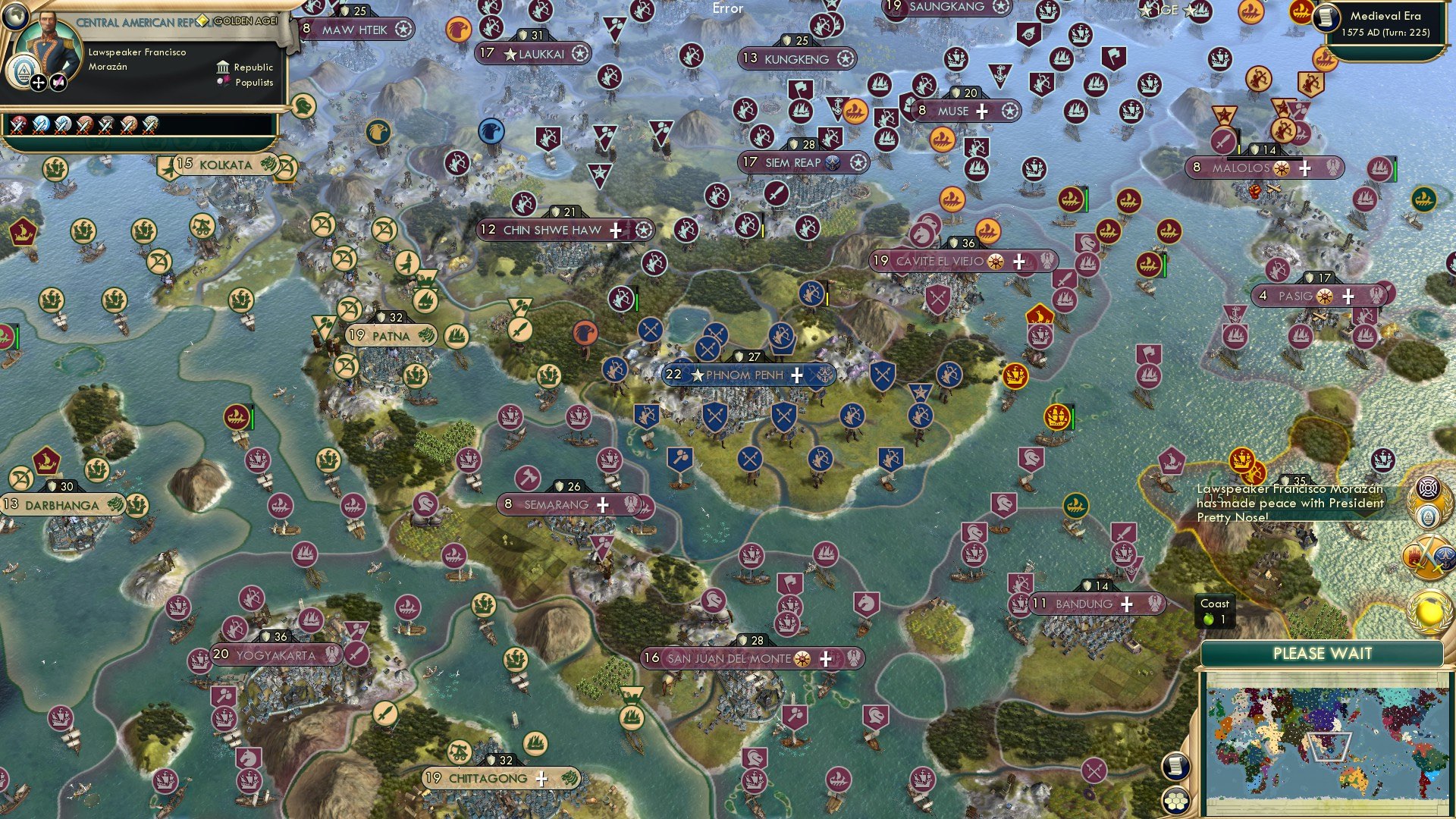Expand the Phnom Penh banner with its plus symbol
This screenshot has height=819, width=1456.
[797, 374]
